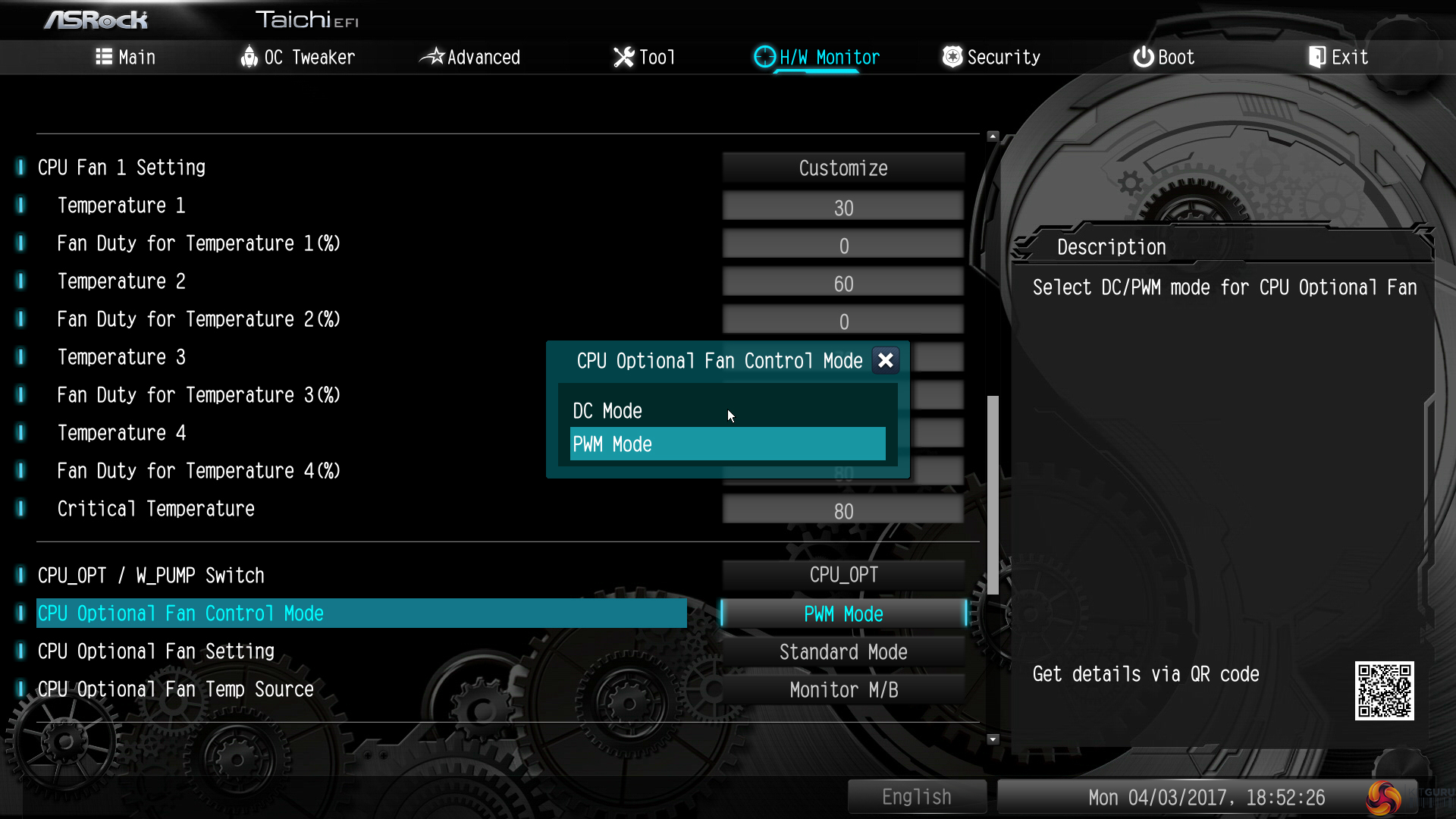1456x819 pixels.
Task: Open the Standard Mode fan setting dropdown
Action: tap(843, 652)
